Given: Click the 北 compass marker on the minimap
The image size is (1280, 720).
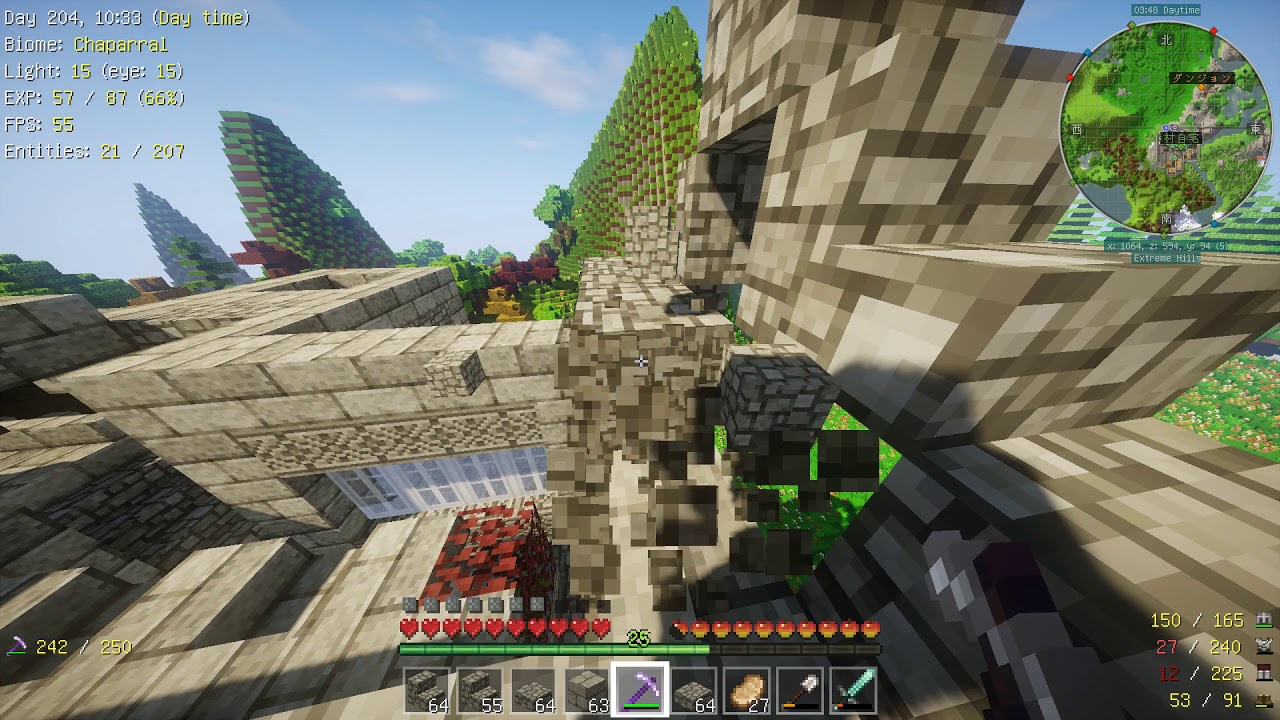Looking at the screenshot, I should pos(1167,41).
